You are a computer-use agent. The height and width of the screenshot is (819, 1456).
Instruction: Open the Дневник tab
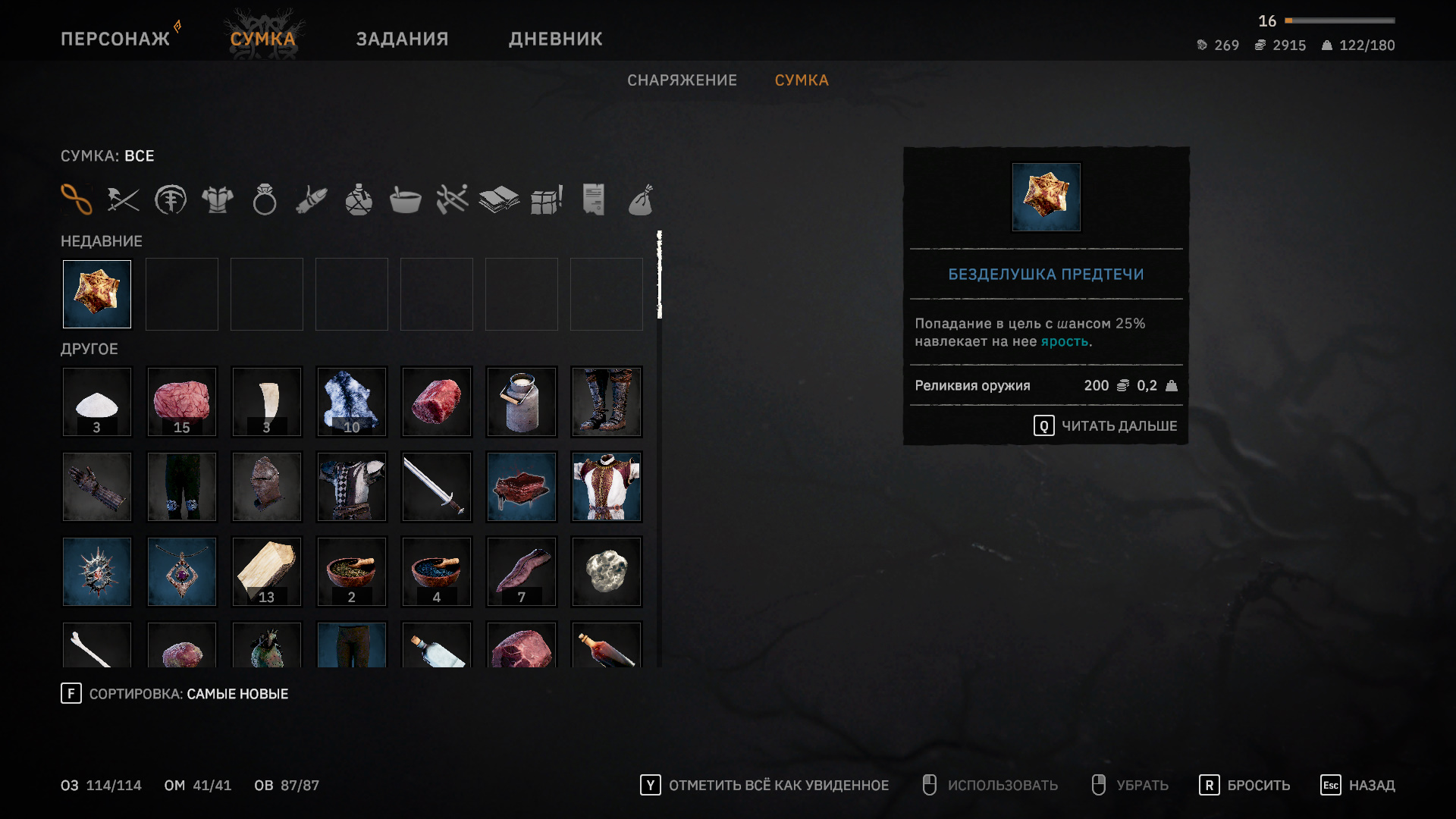[555, 39]
